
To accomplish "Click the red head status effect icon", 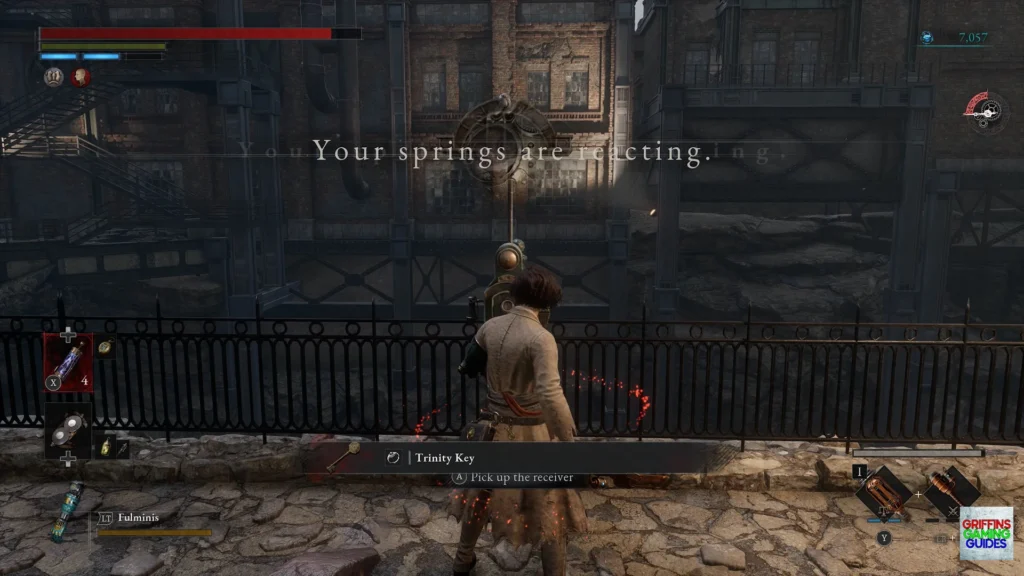I will (81, 77).
